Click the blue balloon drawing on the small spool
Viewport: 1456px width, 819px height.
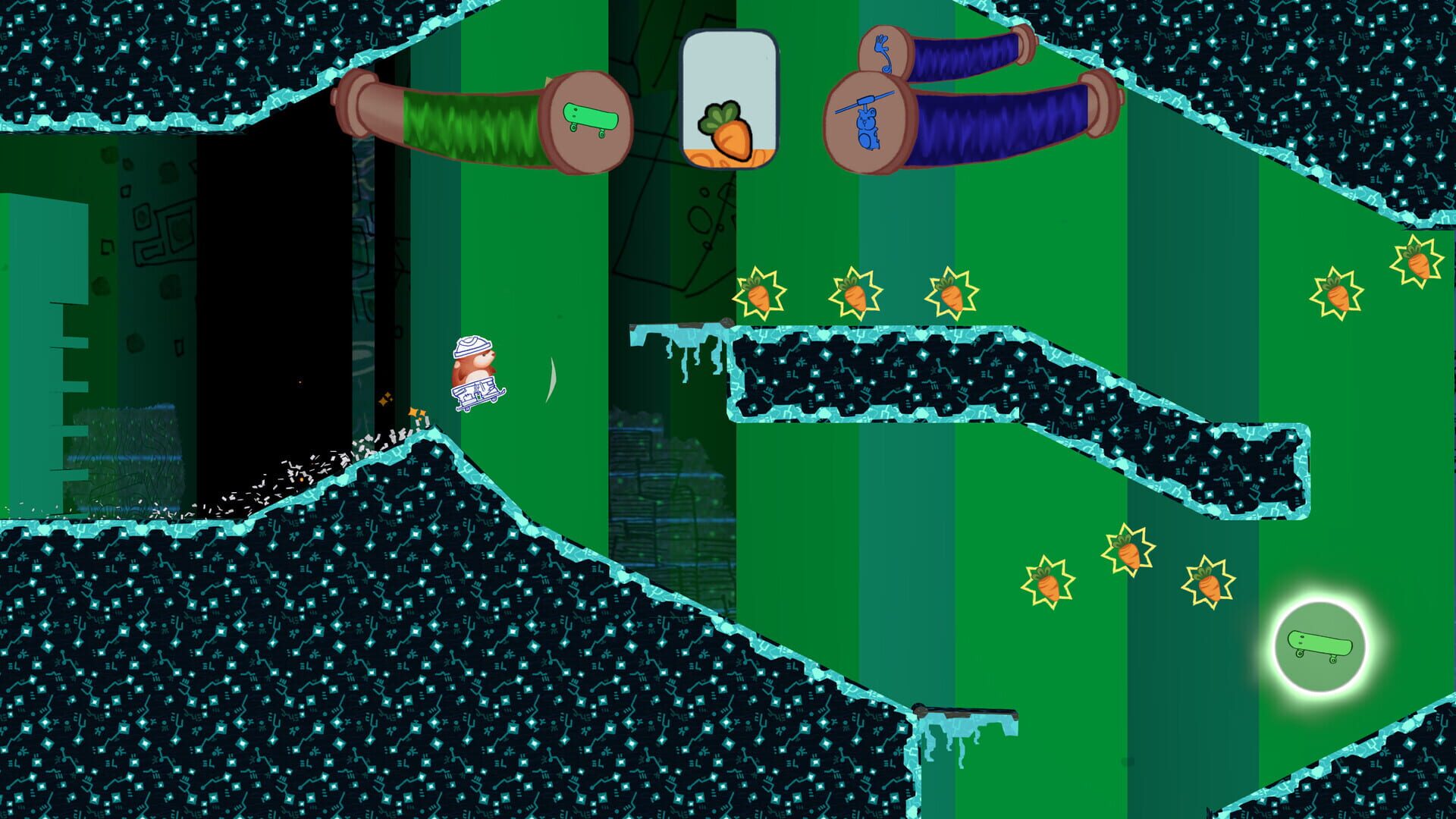click(883, 53)
